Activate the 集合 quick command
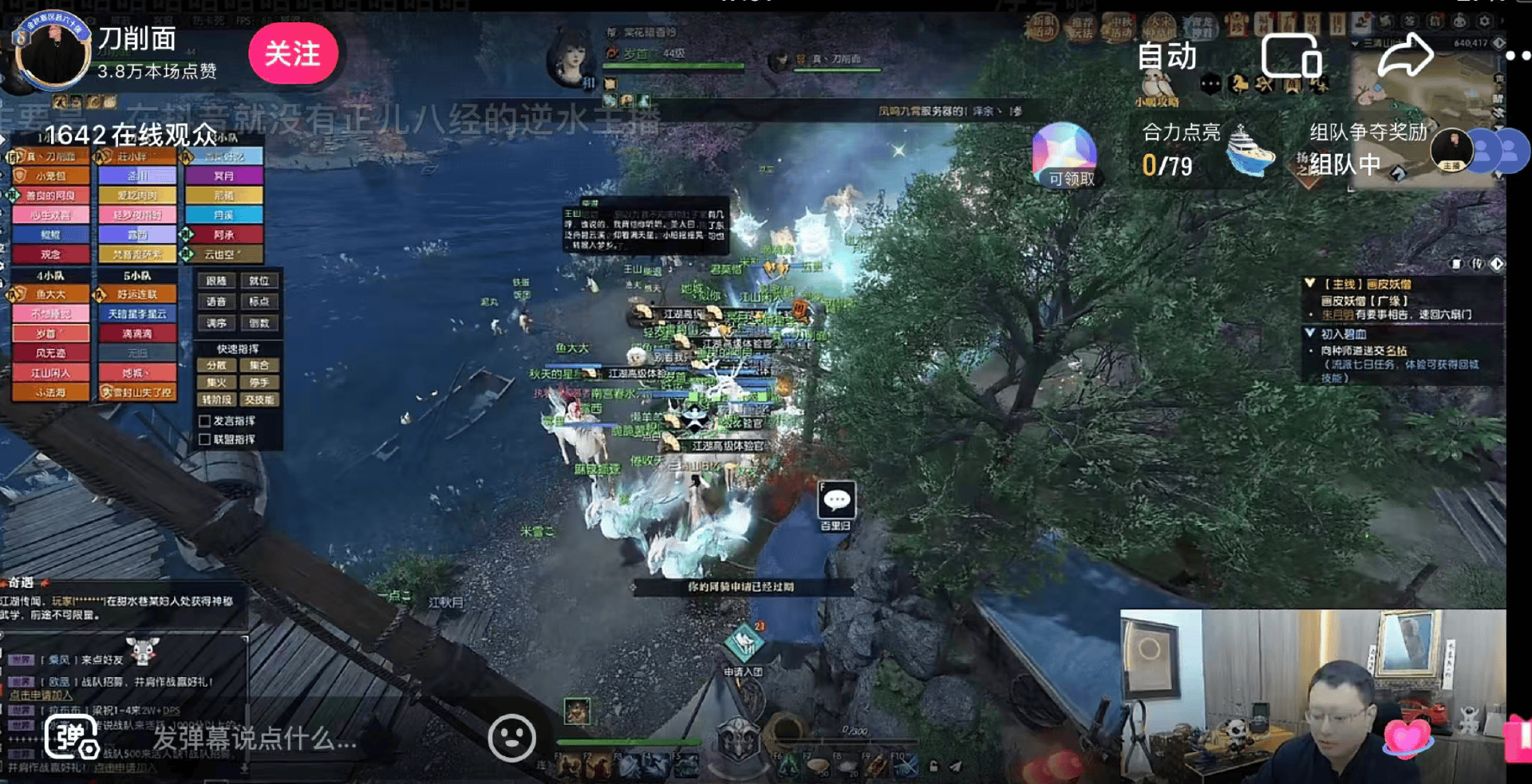 point(259,365)
